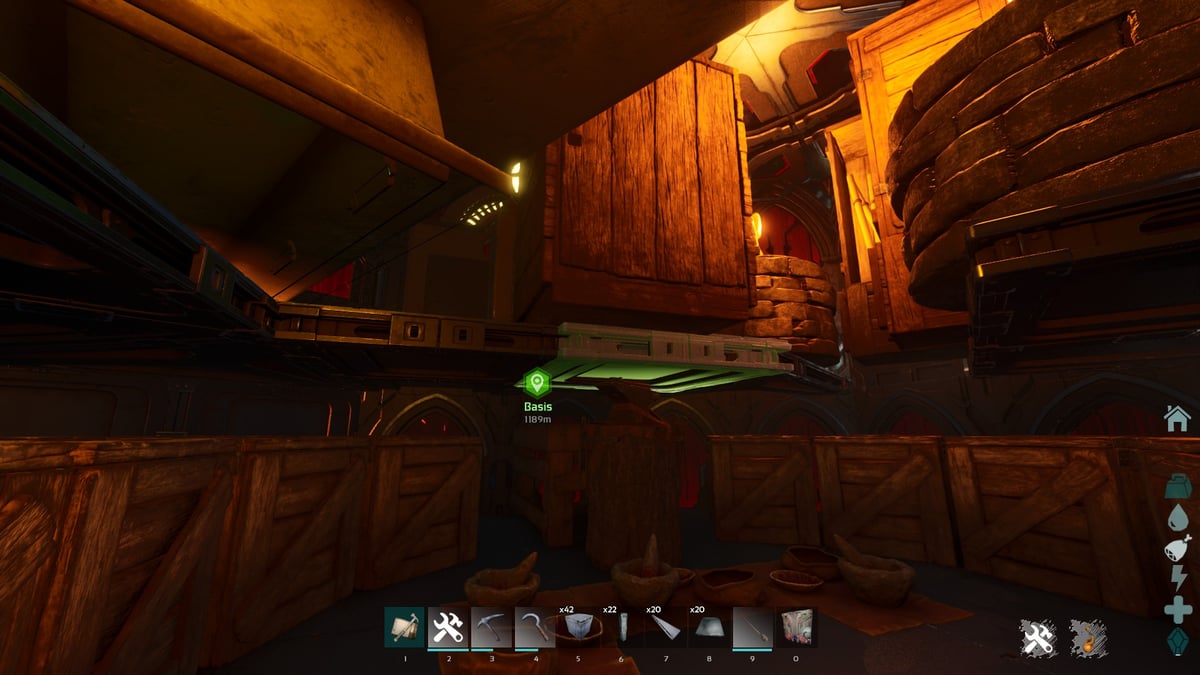Pick the x20 trapezoid piece slot
This screenshot has height=675, width=1200.
click(x=708, y=628)
